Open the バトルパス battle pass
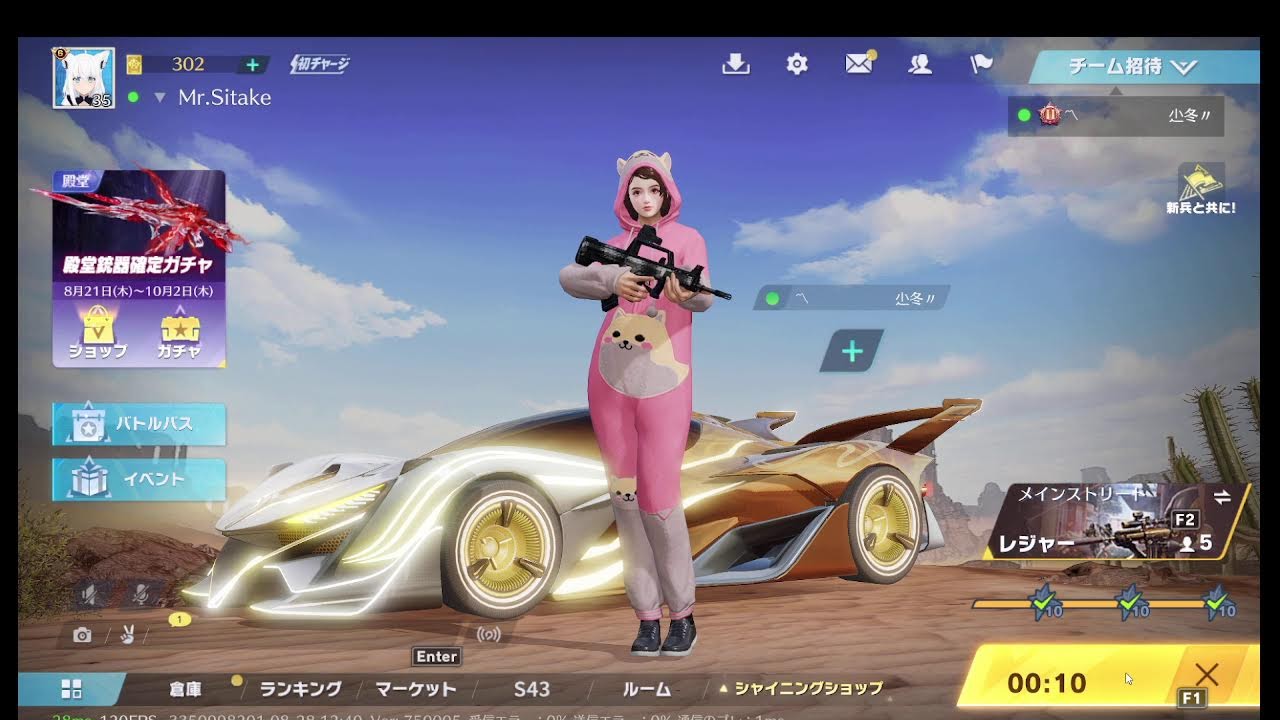 pyautogui.click(x=139, y=424)
